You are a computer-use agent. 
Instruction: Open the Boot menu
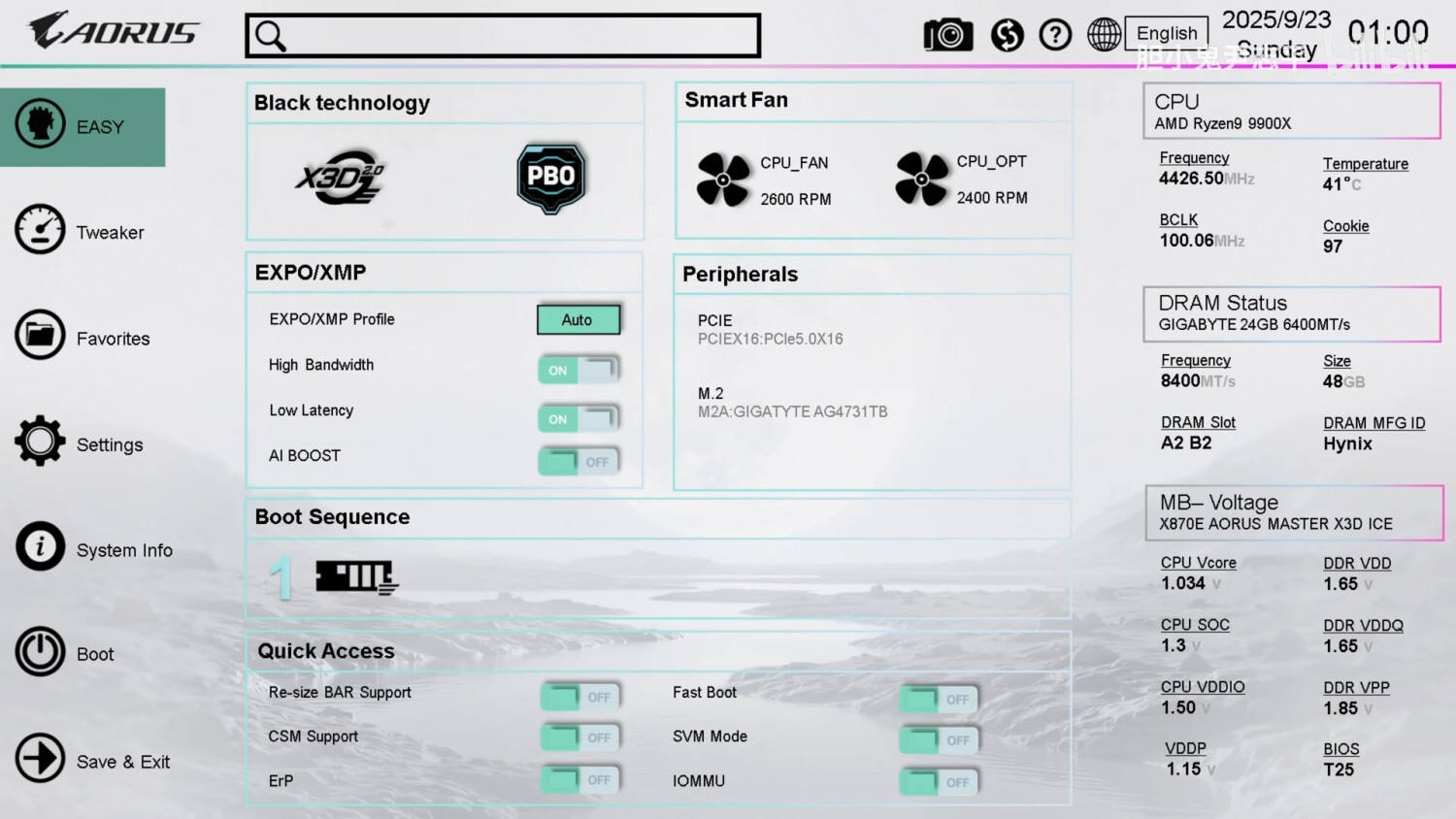coord(66,653)
